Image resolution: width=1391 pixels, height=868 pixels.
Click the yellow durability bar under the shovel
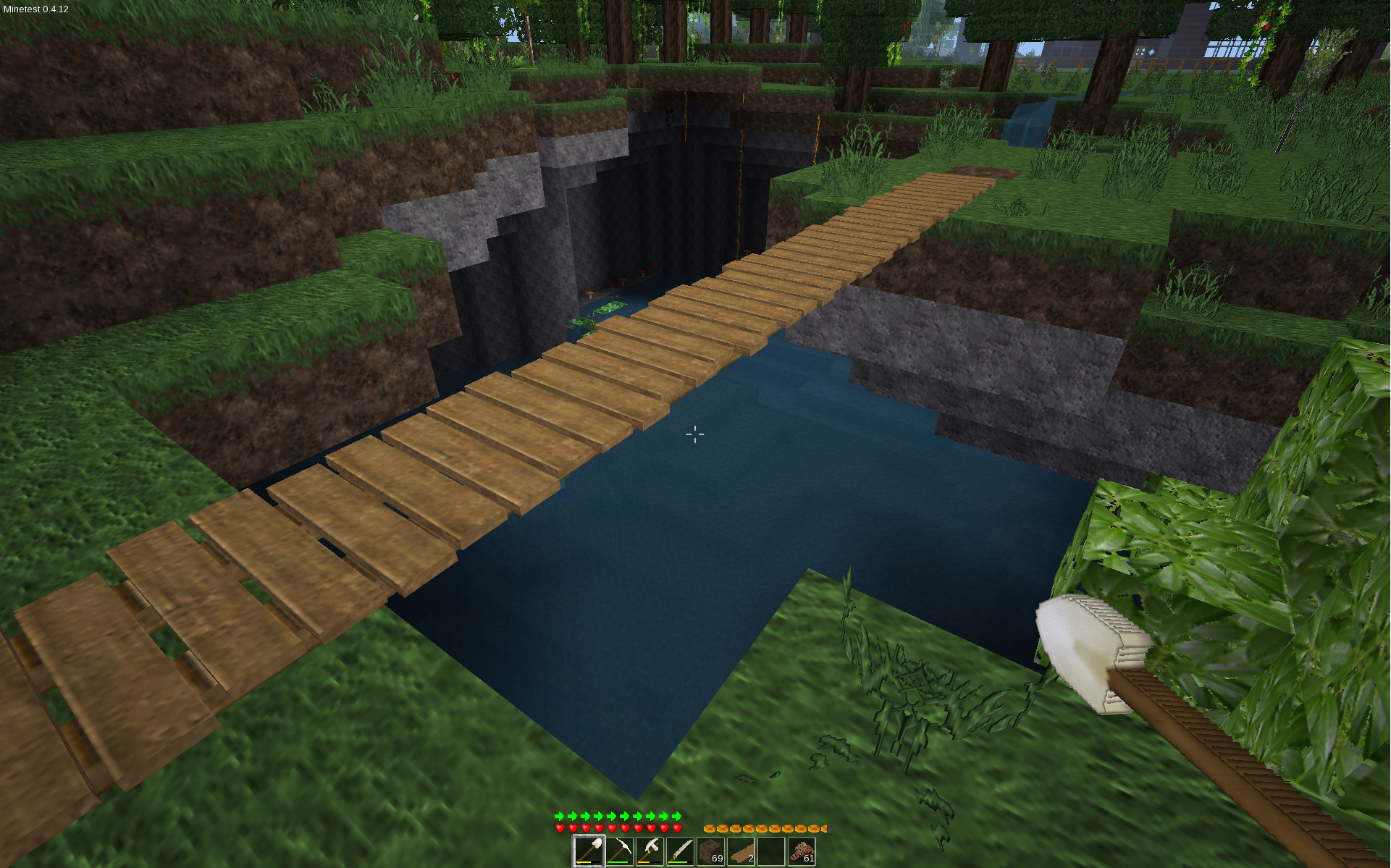(x=584, y=862)
